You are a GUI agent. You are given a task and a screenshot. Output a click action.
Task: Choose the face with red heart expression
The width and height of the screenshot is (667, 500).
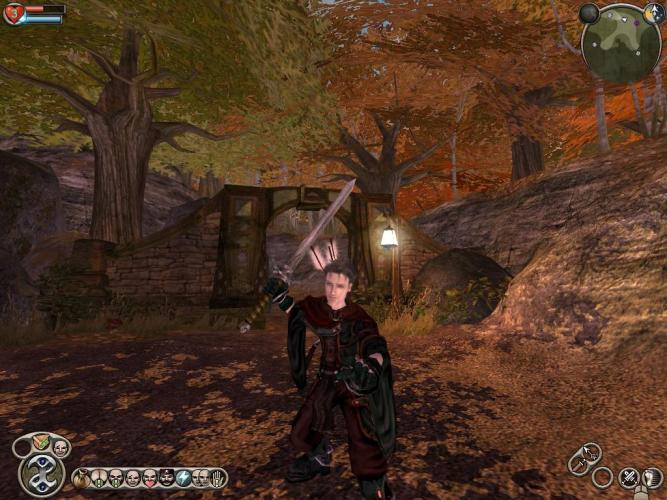[x=150, y=478]
